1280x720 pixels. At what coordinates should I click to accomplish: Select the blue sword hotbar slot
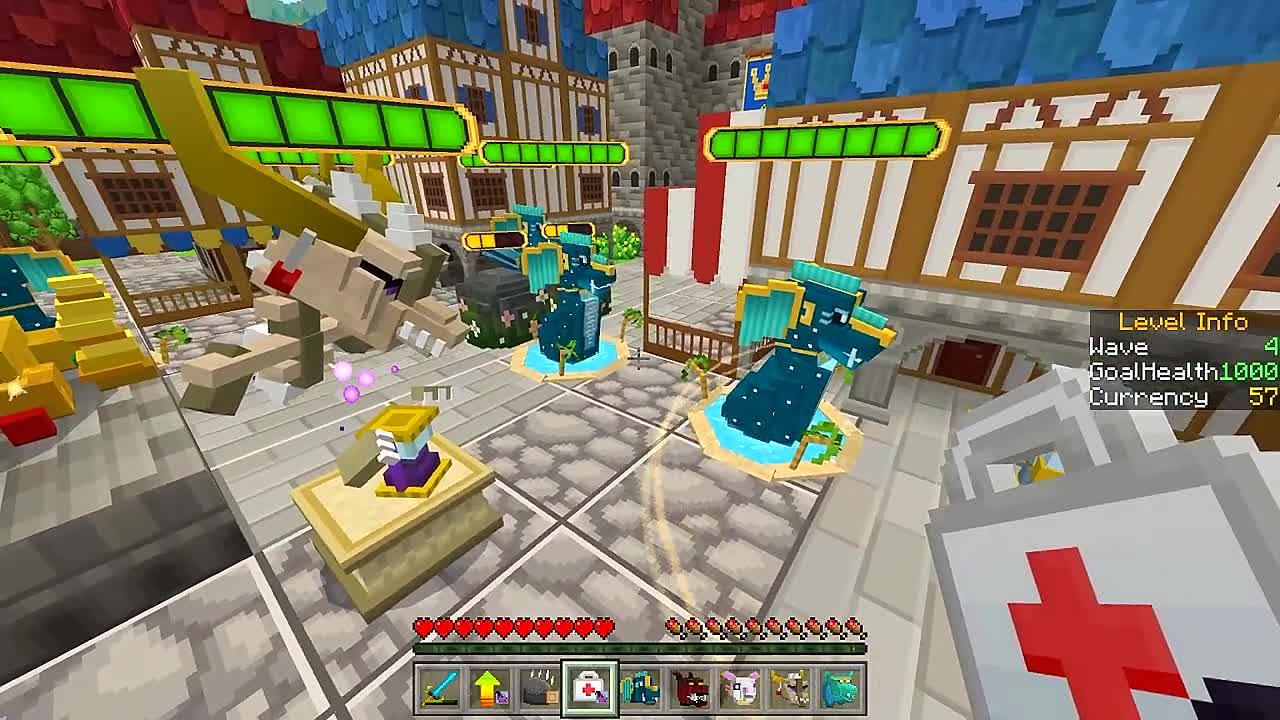point(439,689)
